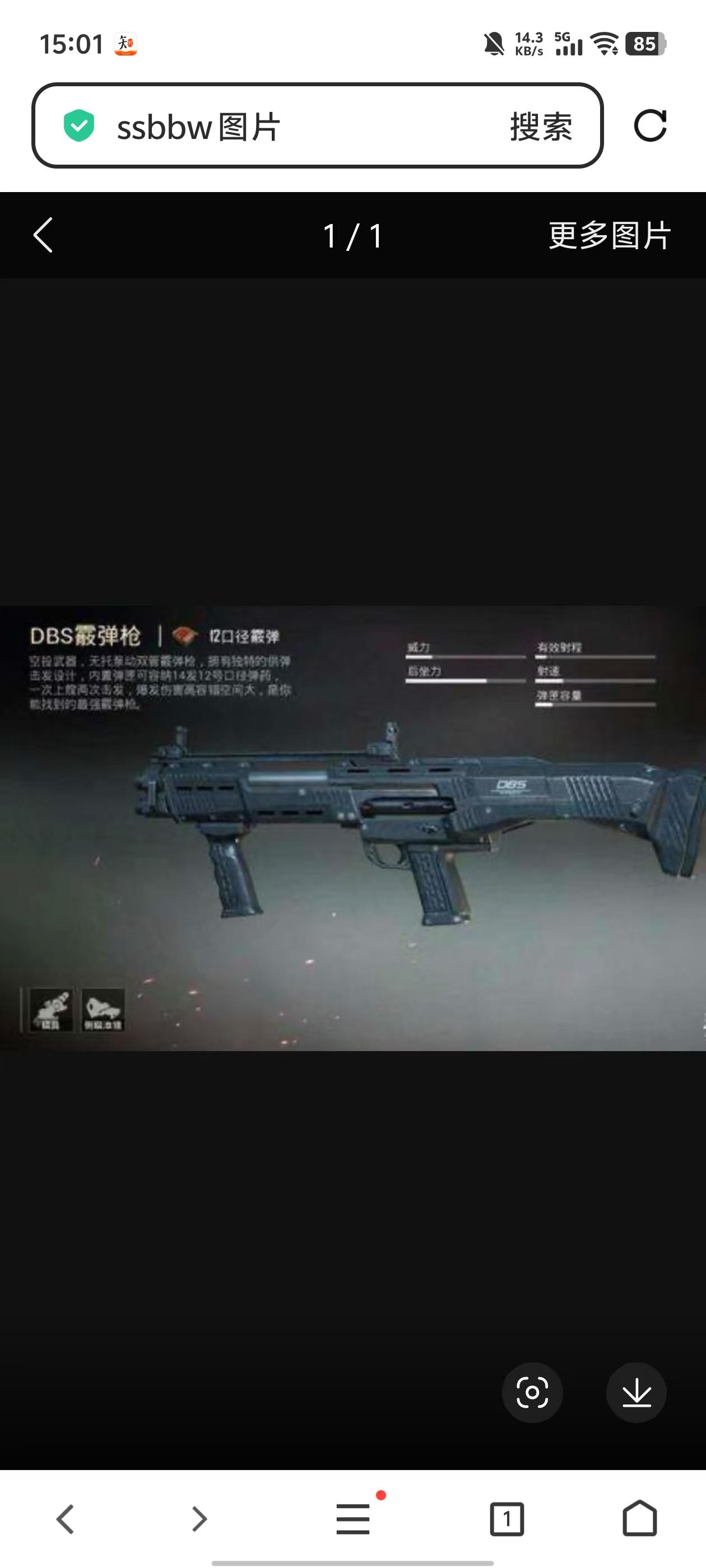
Task: Open 更多图片 for more images
Action: point(609,236)
